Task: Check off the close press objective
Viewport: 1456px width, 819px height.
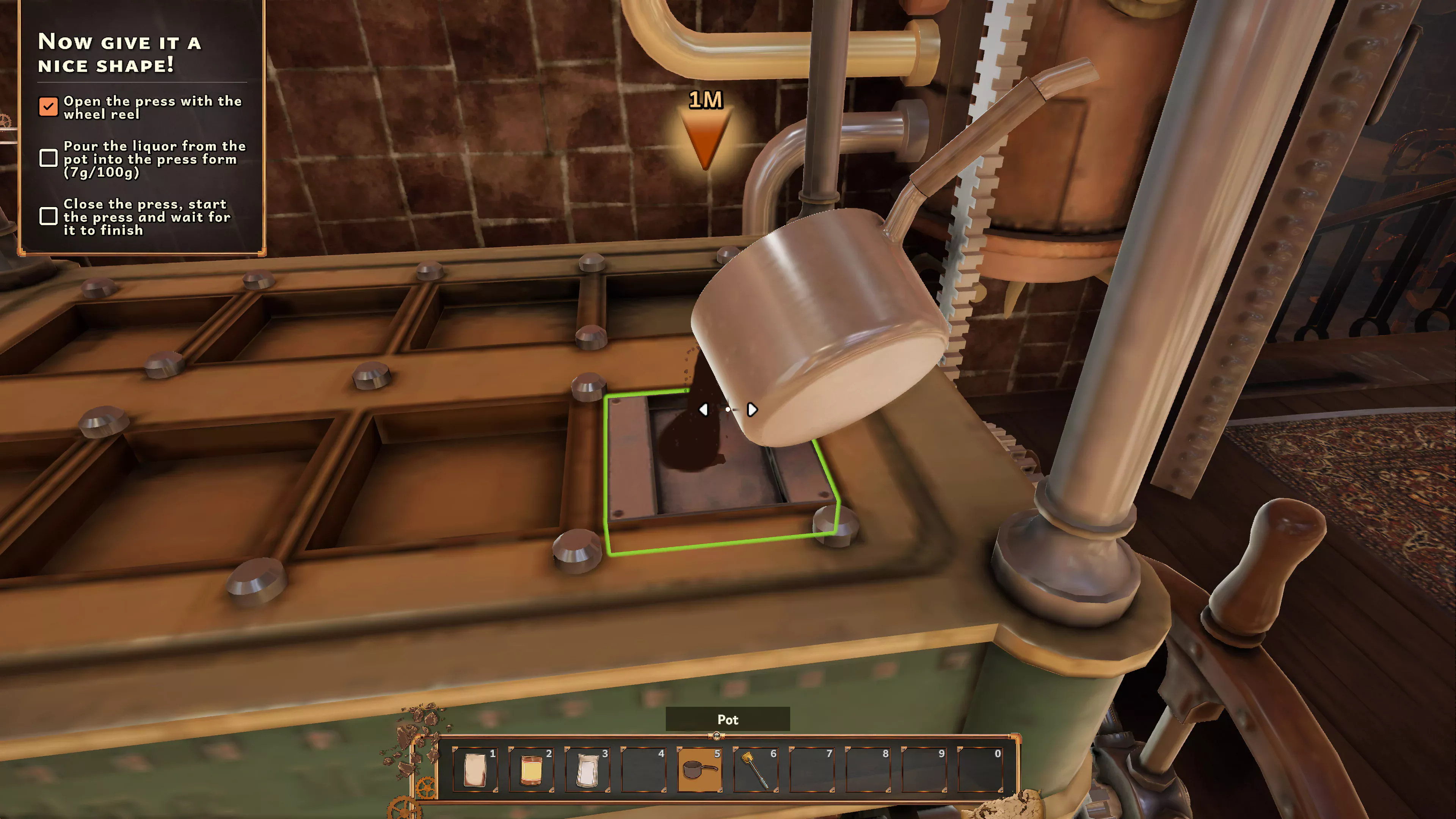Action: coord(49,217)
